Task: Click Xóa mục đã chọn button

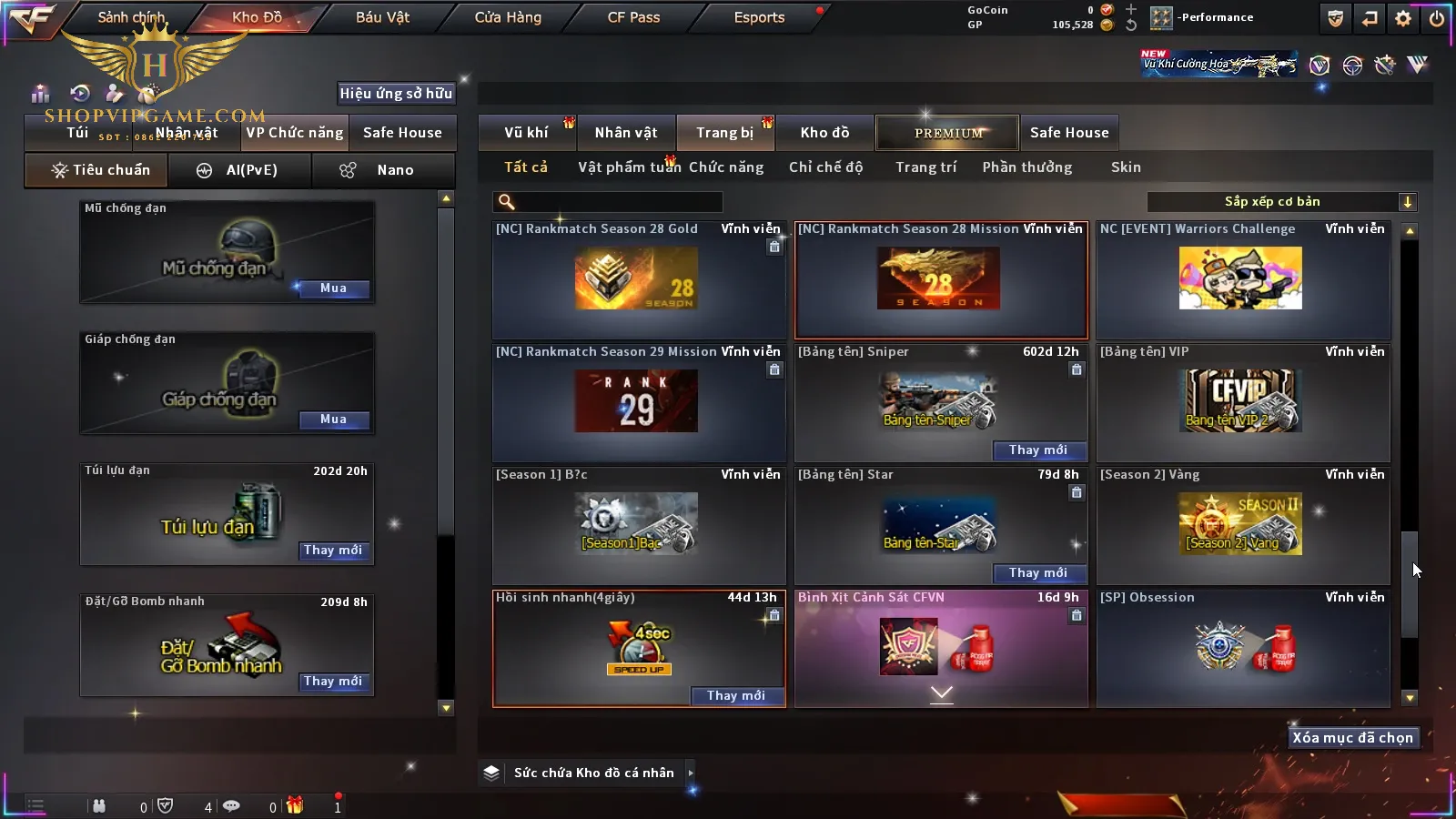Action: tap(1352, 738)
